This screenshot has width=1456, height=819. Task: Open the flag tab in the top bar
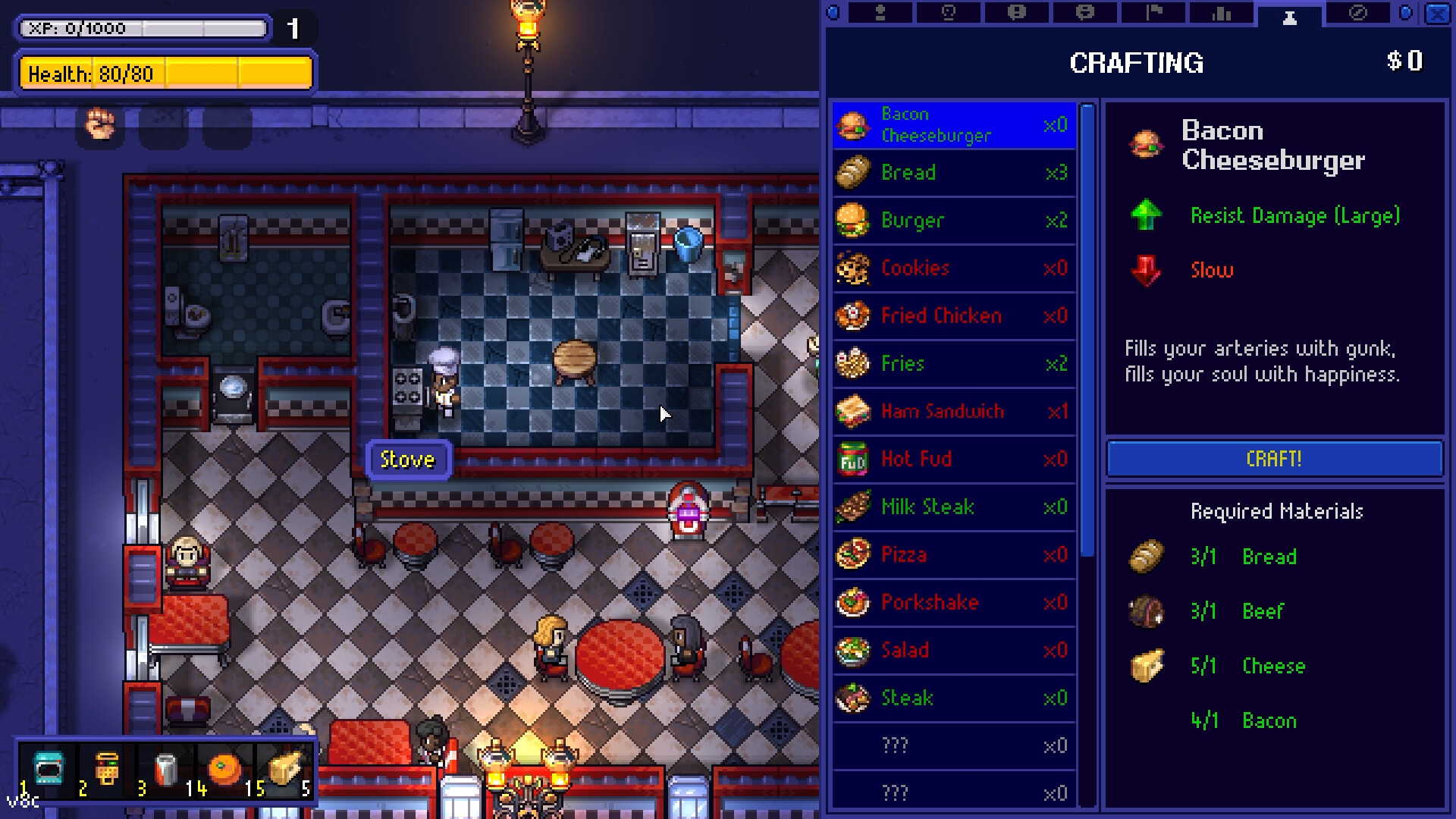[x=1153, y=13]
